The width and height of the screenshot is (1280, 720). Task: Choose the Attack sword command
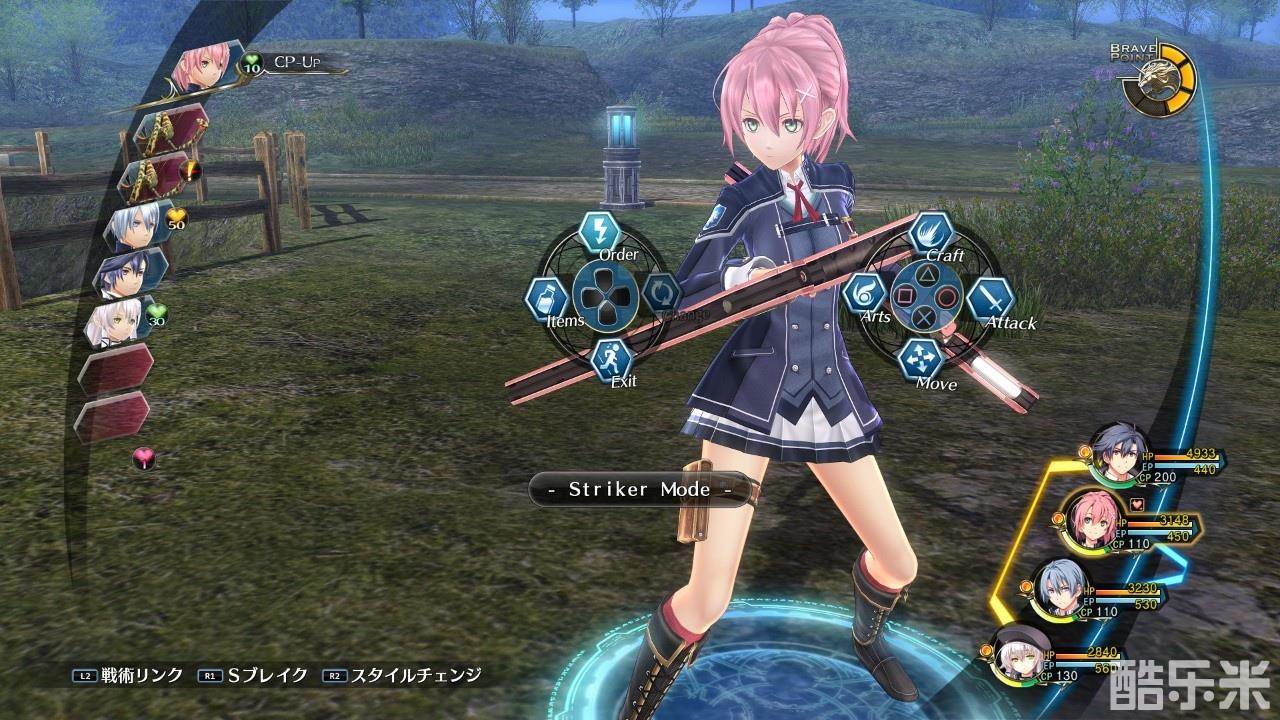tap(991, 298)
